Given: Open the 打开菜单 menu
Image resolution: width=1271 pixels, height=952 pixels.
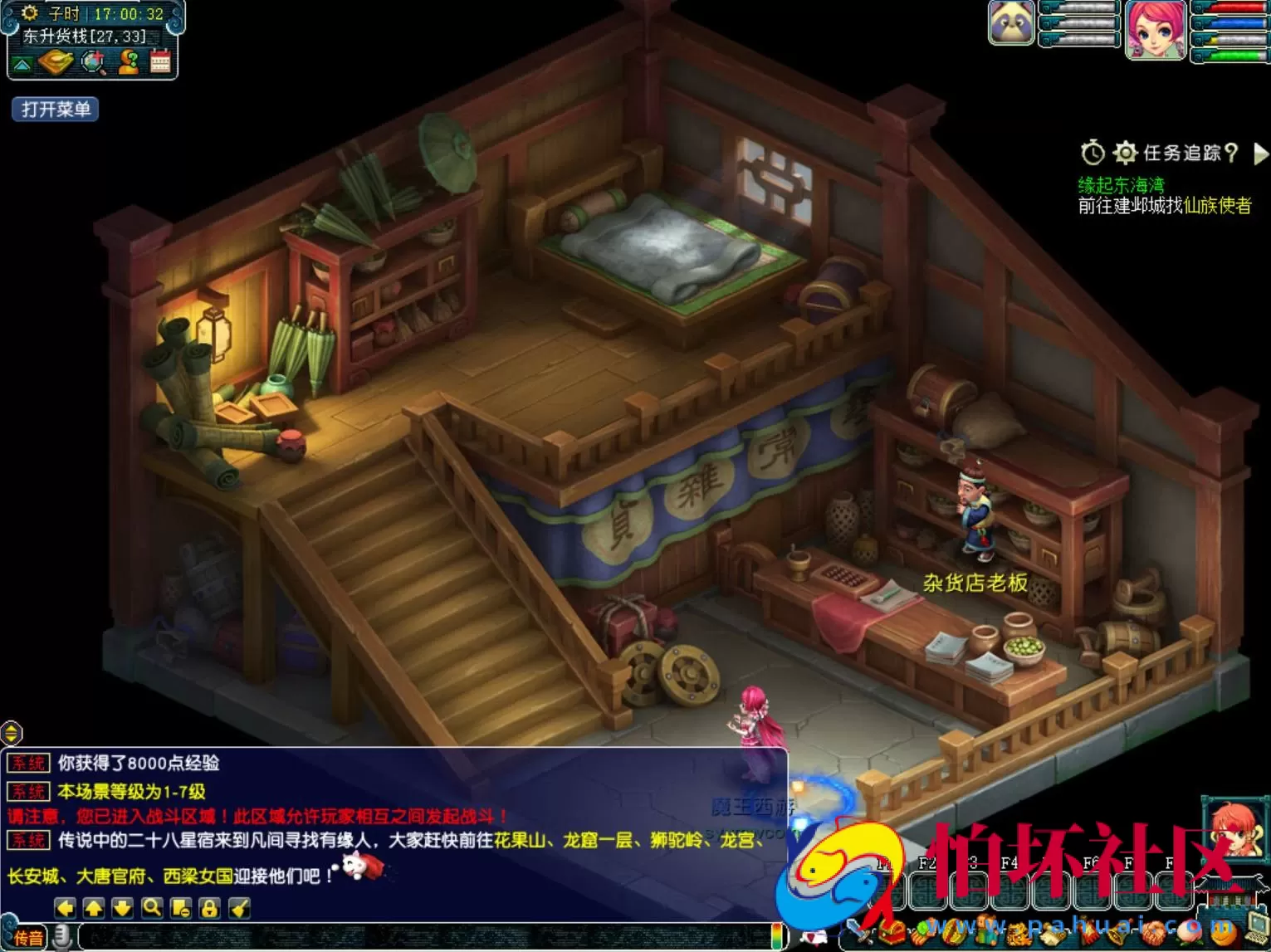Looking at the screenshot, I should (x=54, y=110).
